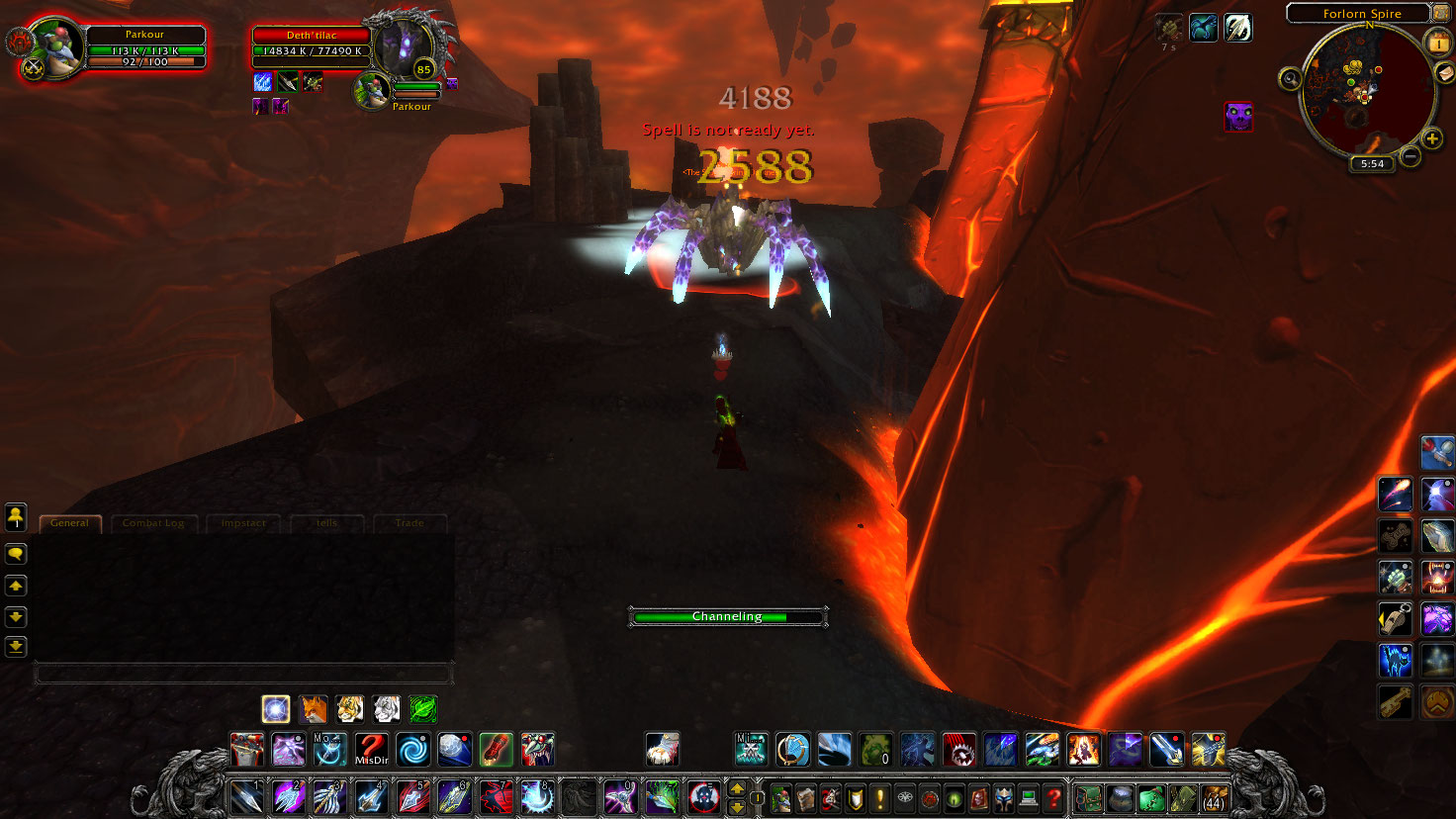Open the quest log exclamation mark button
Screen dimensions: 1456x819
pyautogui.click(x=879, y=798)
